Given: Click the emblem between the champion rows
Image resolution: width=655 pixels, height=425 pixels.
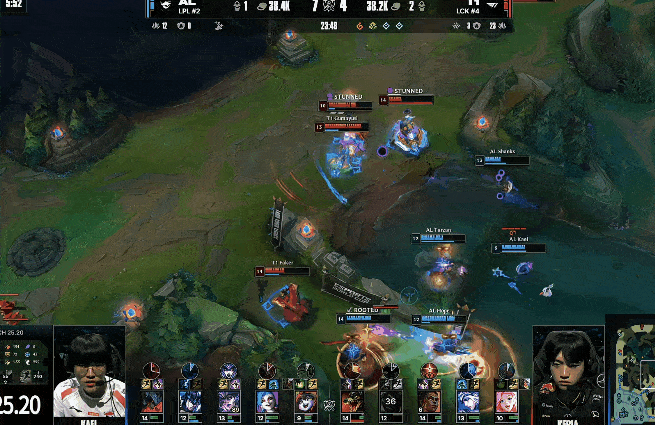Looking at the screenshot, I should [x=327, y=404].
